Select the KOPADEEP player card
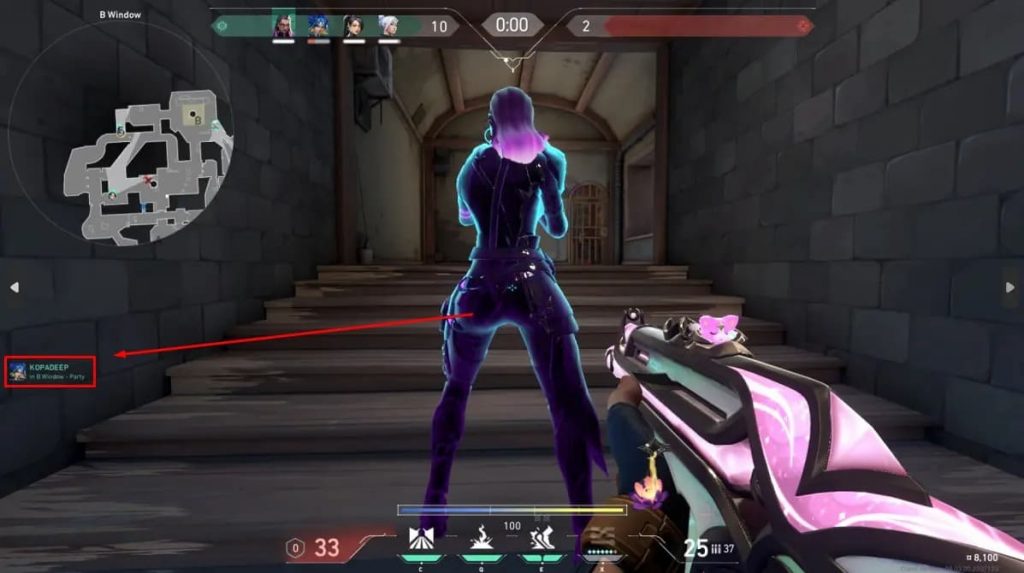Screen dimensions: 1024x573 tap(50, 372)
